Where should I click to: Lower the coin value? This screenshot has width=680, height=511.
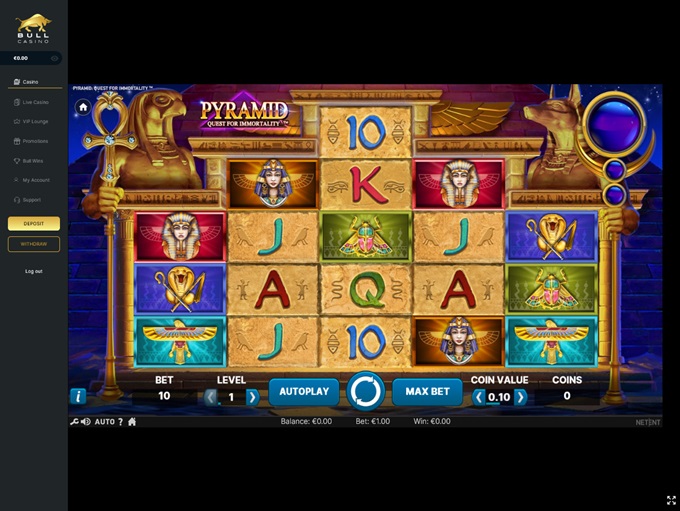pos(478,397)
